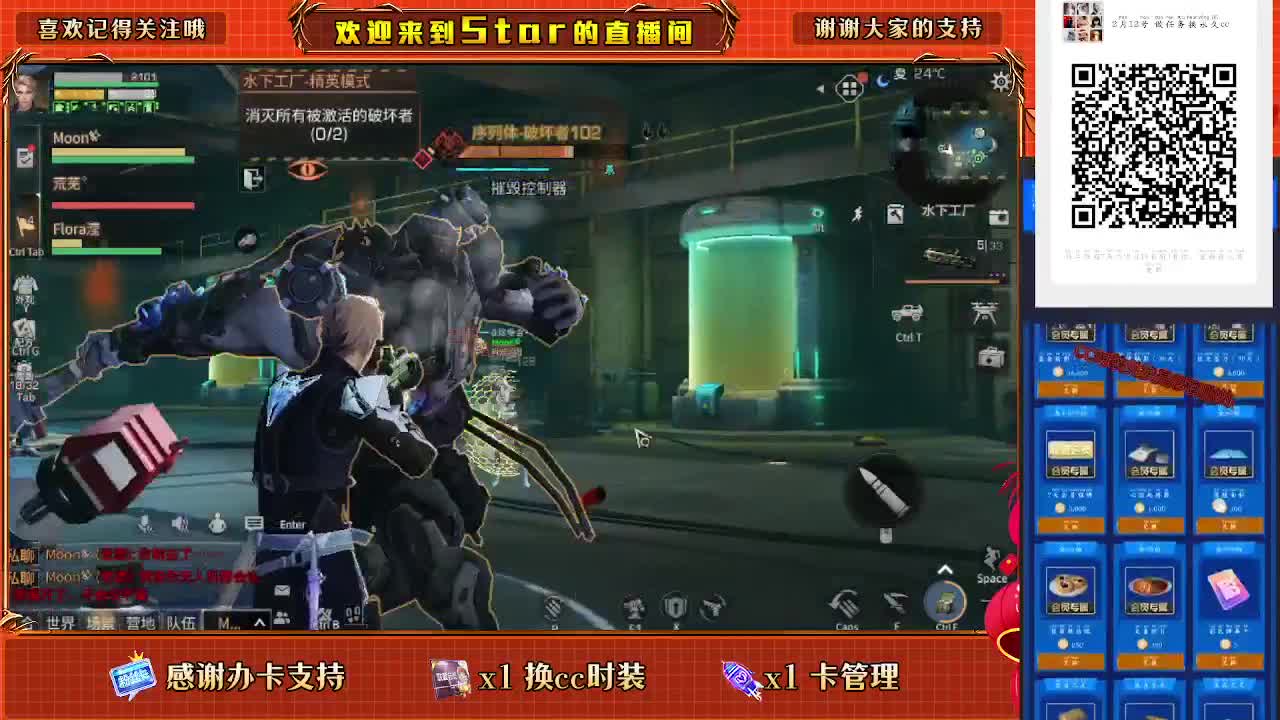Toggle the speaker audio icon next to microphone
The height and width of the screenshot is (720, 1280).
[x=178, y=524]
